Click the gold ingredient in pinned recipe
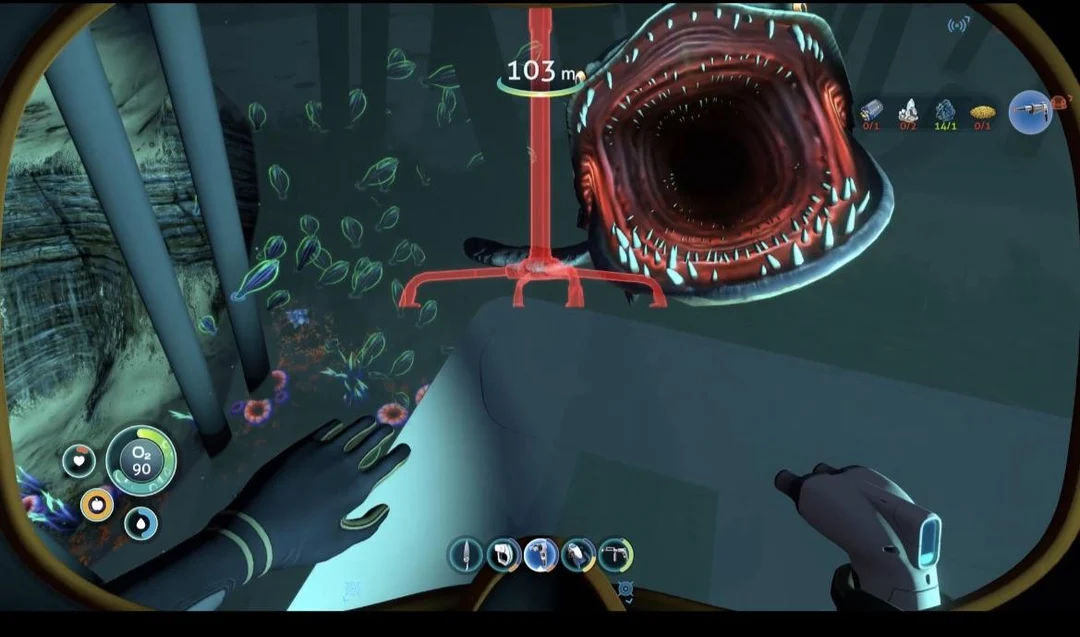The height and width of the screenshot is (637, 1080). click(982, 111)
